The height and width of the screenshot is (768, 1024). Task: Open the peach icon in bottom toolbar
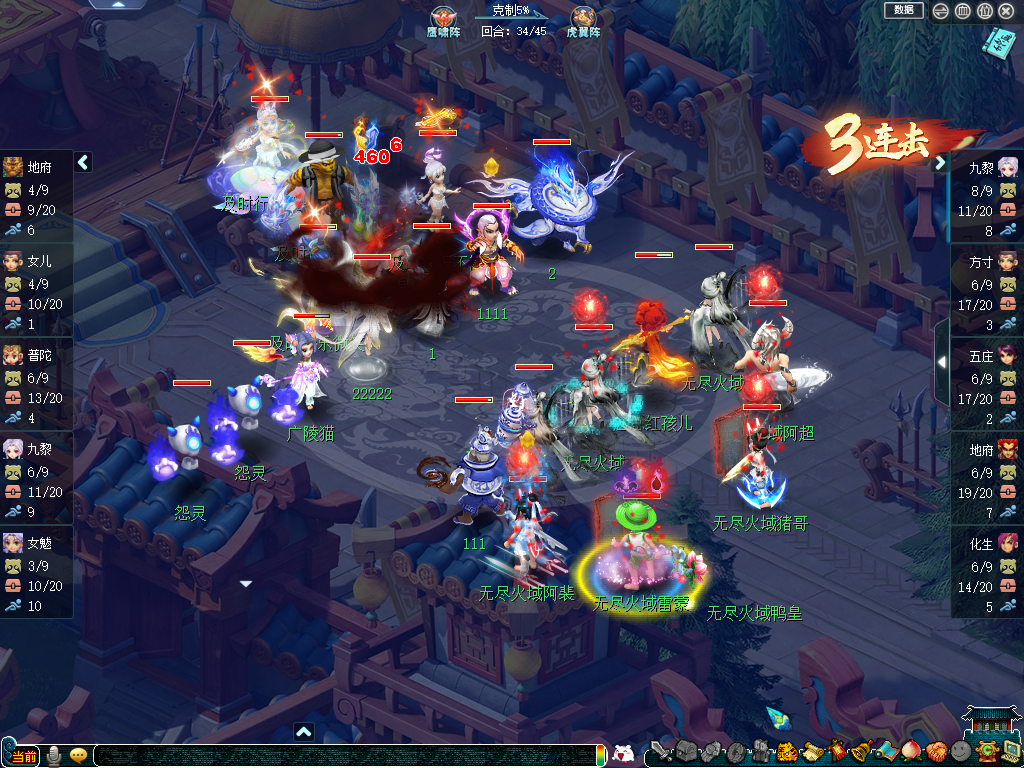(x=910, y=751)
